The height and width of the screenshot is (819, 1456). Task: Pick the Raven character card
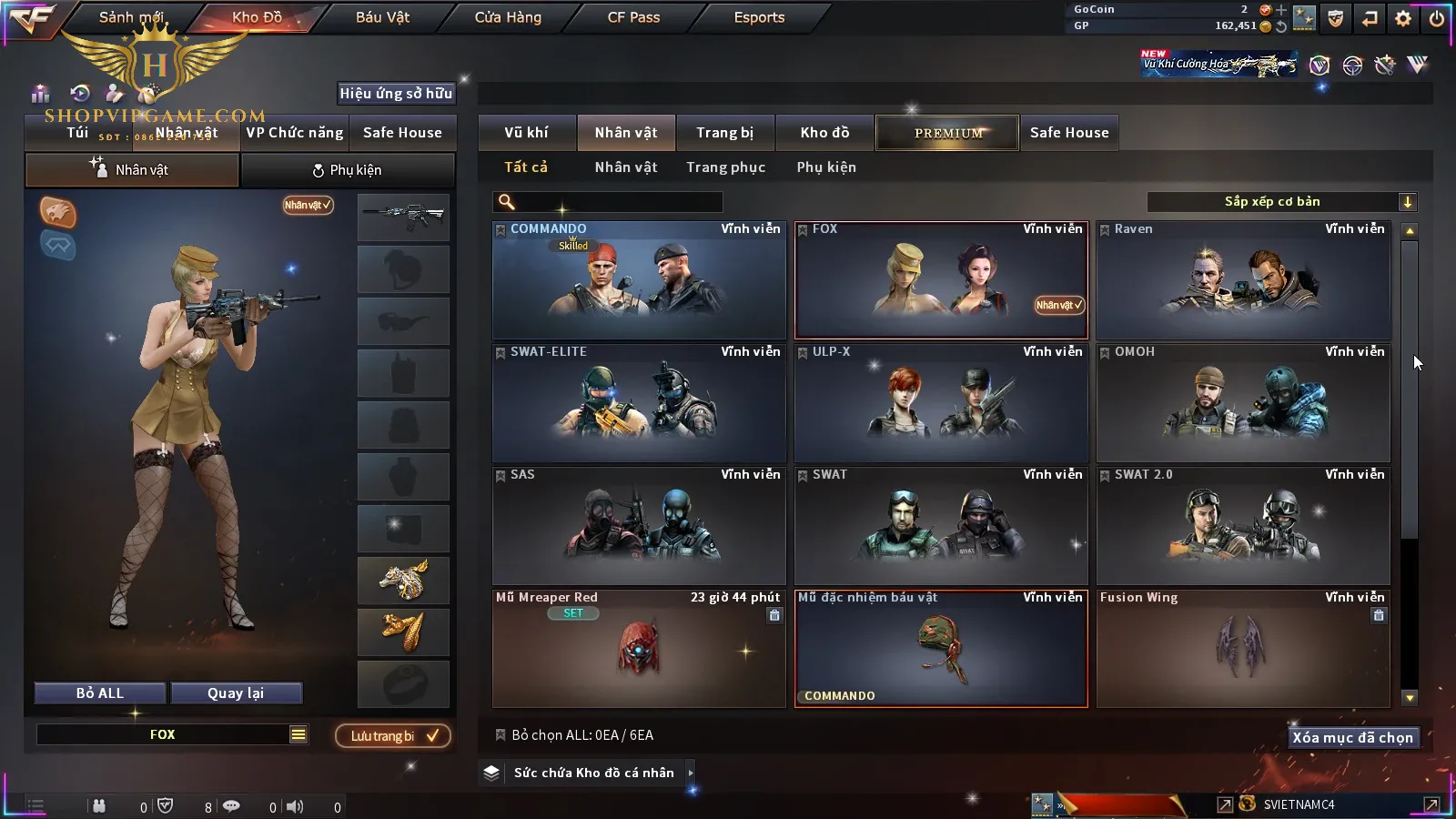[1243, 280]
